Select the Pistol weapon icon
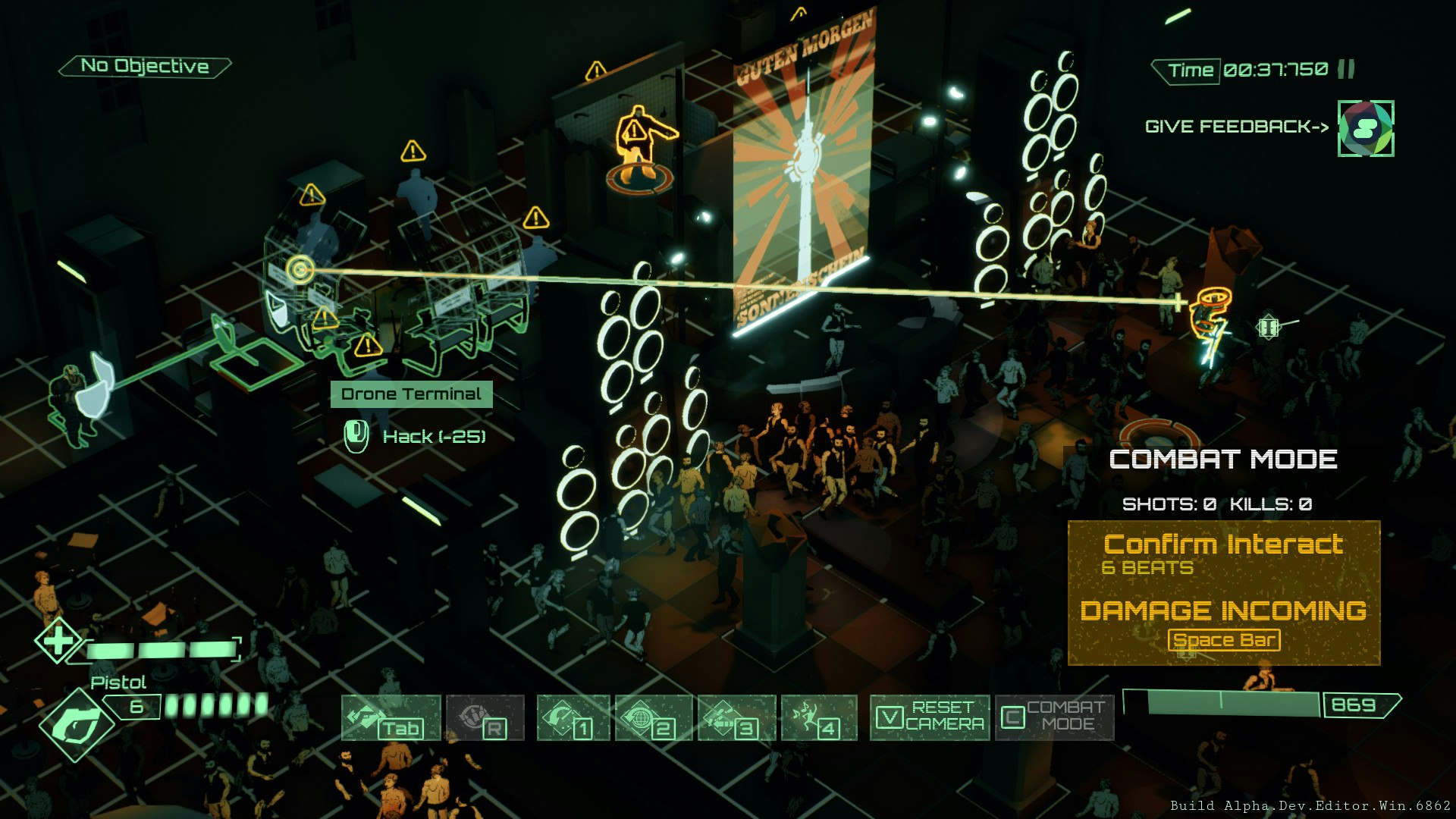The height and width of the screenshot is (819, 1456). pyautogui.click(x=76, y=724)
